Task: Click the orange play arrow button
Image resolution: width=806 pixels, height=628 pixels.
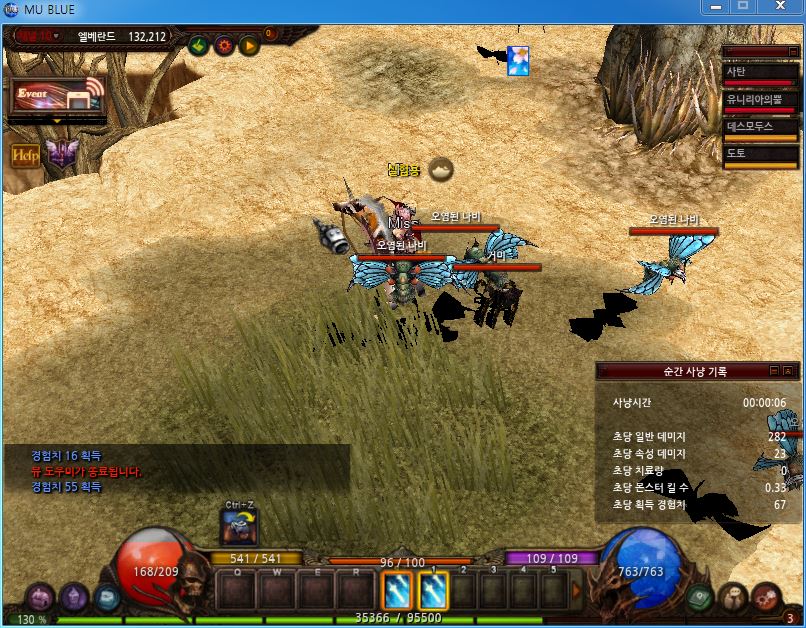Action: 249,45
